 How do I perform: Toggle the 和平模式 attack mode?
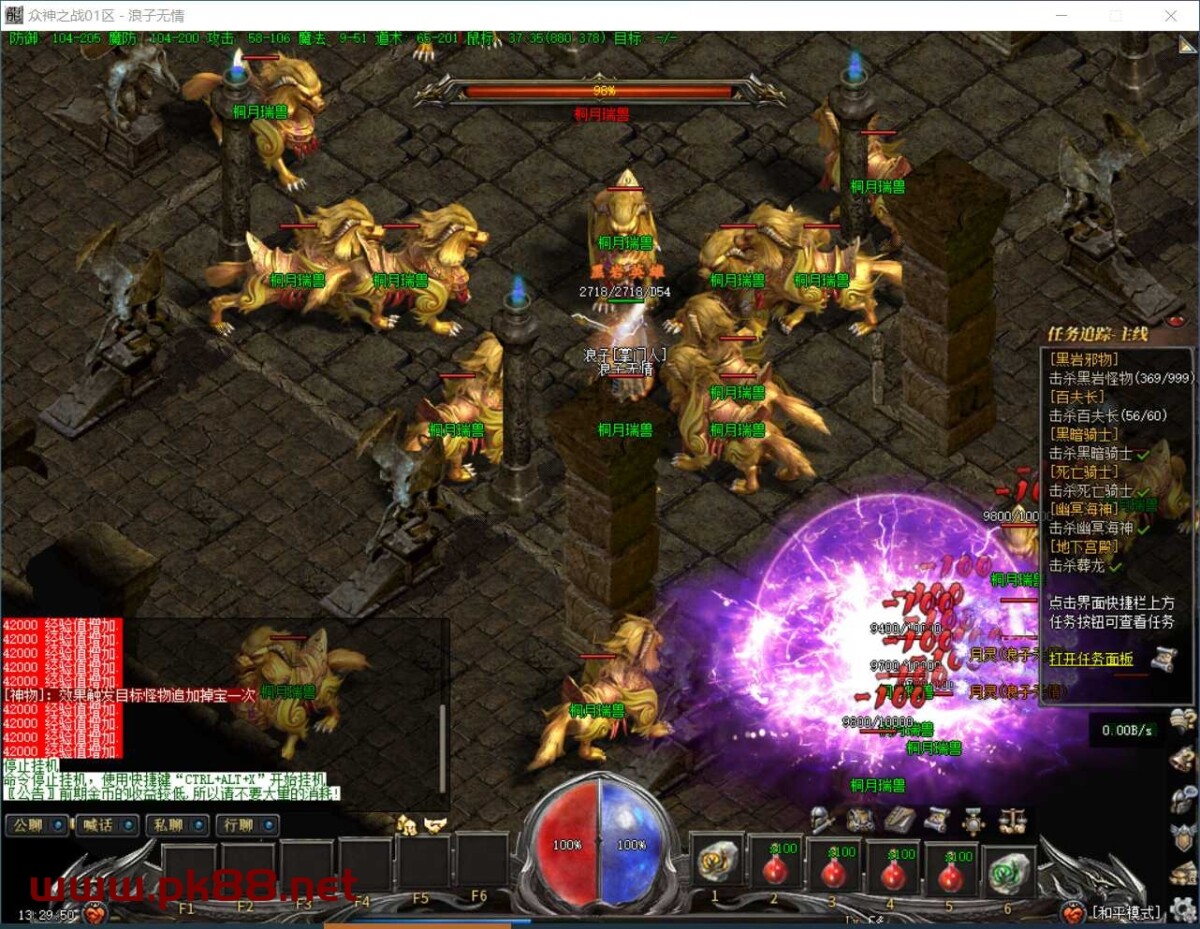tap(1127, 912)
